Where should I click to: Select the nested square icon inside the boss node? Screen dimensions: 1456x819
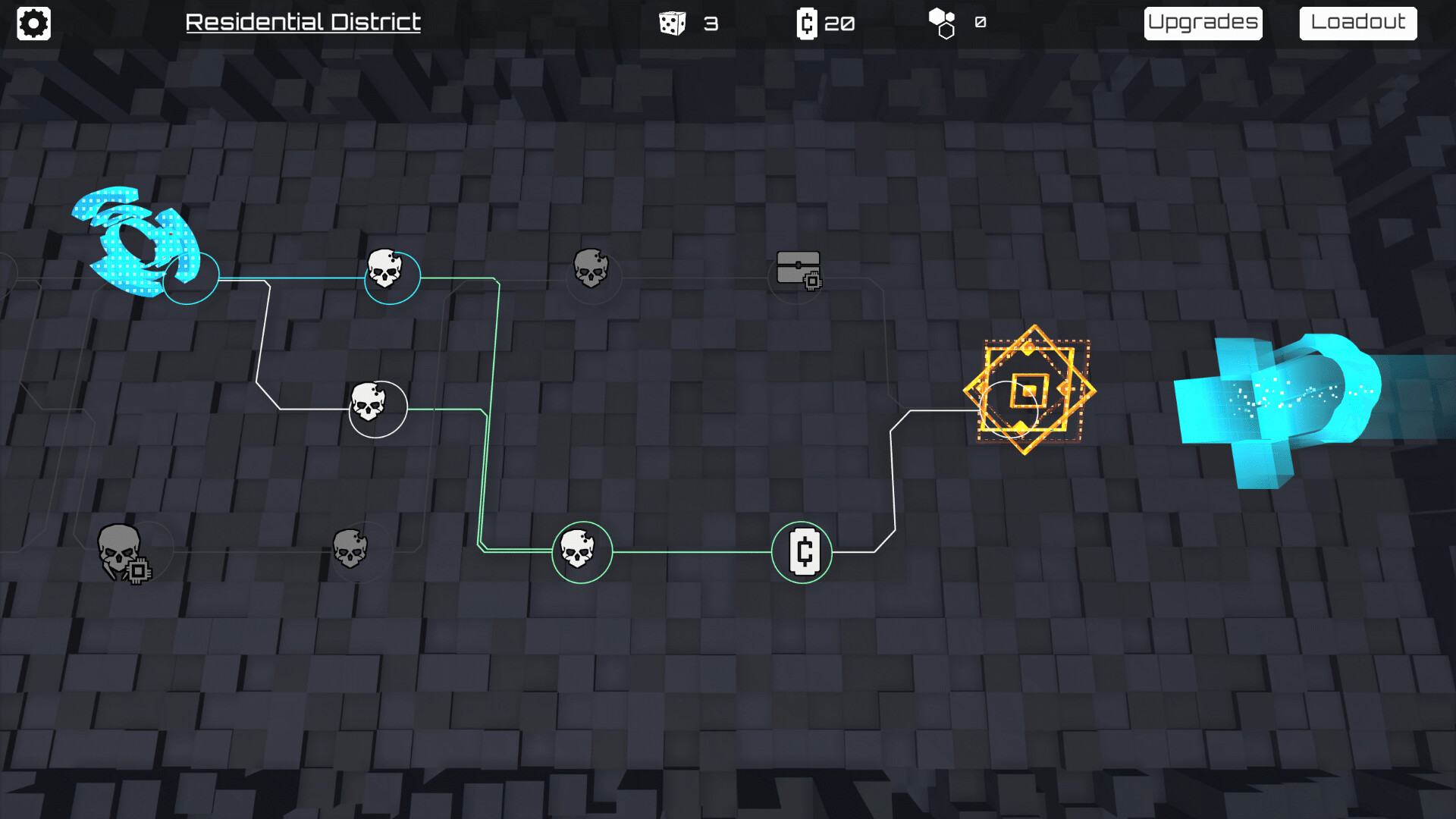click(1030, 391)
